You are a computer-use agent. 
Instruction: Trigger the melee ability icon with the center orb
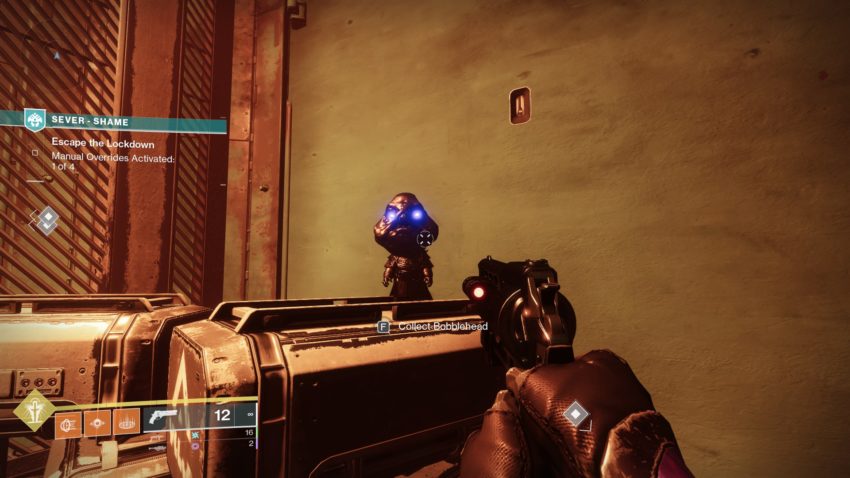[x=98, y=422]
